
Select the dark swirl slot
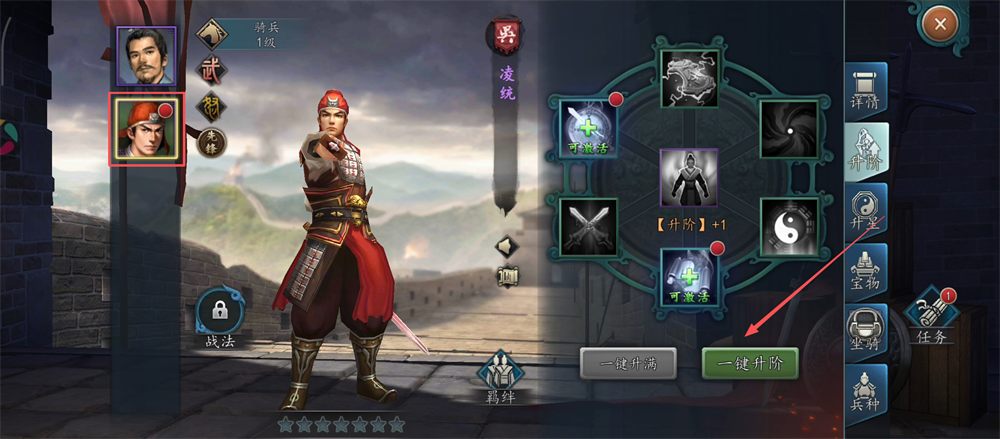click(789, 128)
